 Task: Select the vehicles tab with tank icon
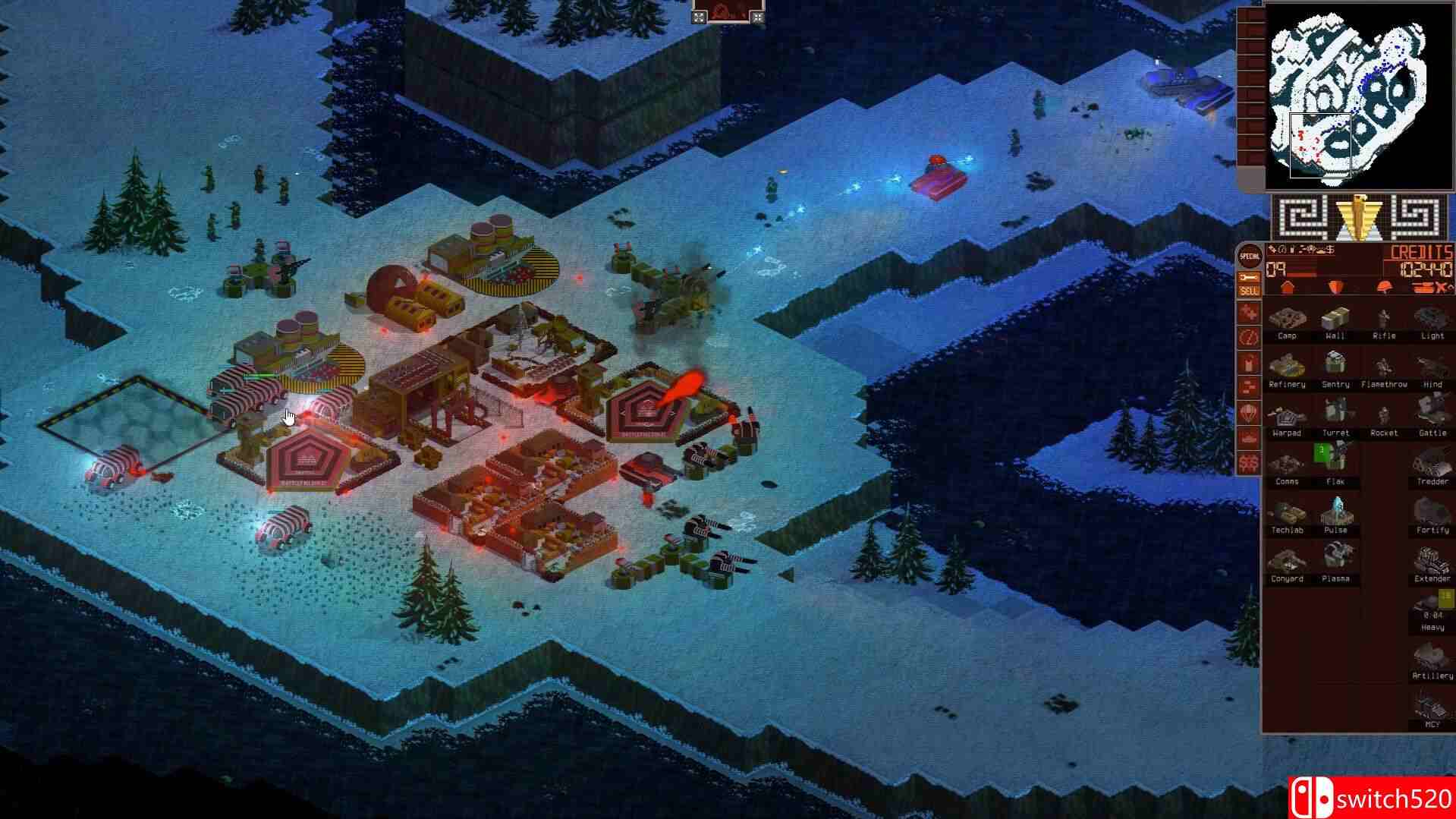click(x=1424, y=286)
